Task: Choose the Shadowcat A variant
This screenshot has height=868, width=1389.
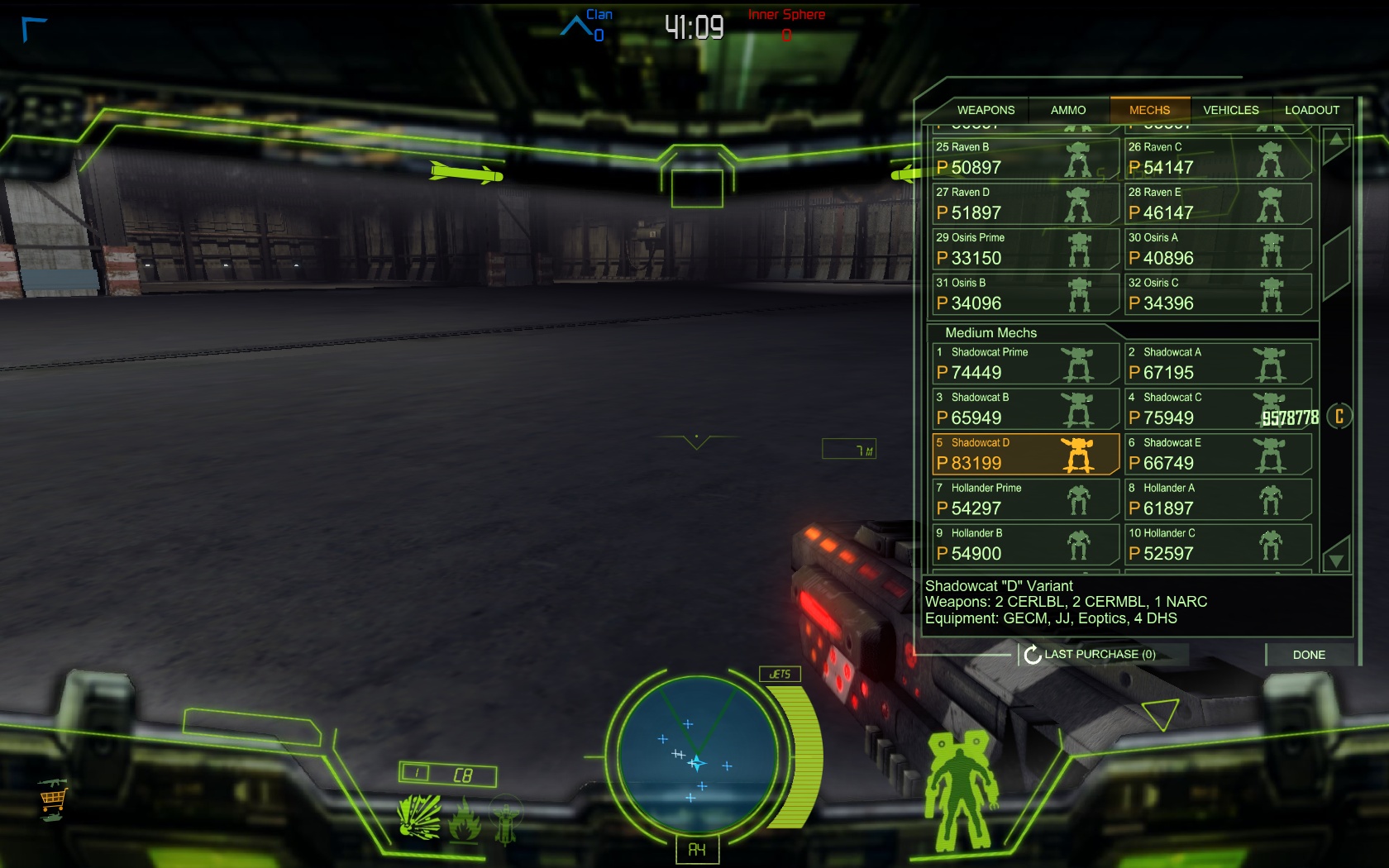Action: [1217, 363]
